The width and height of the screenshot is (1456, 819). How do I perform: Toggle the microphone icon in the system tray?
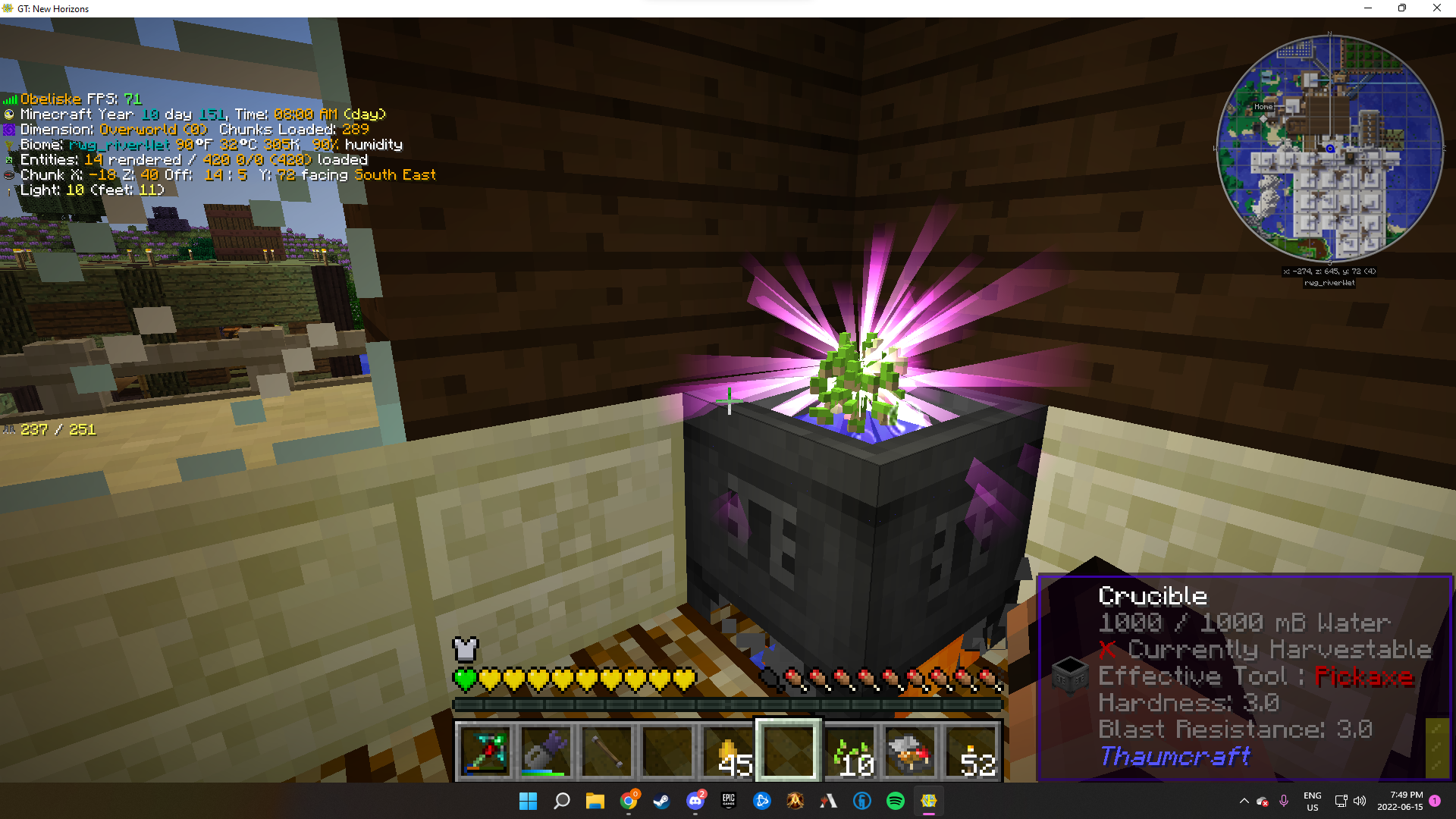[1284, 801]
